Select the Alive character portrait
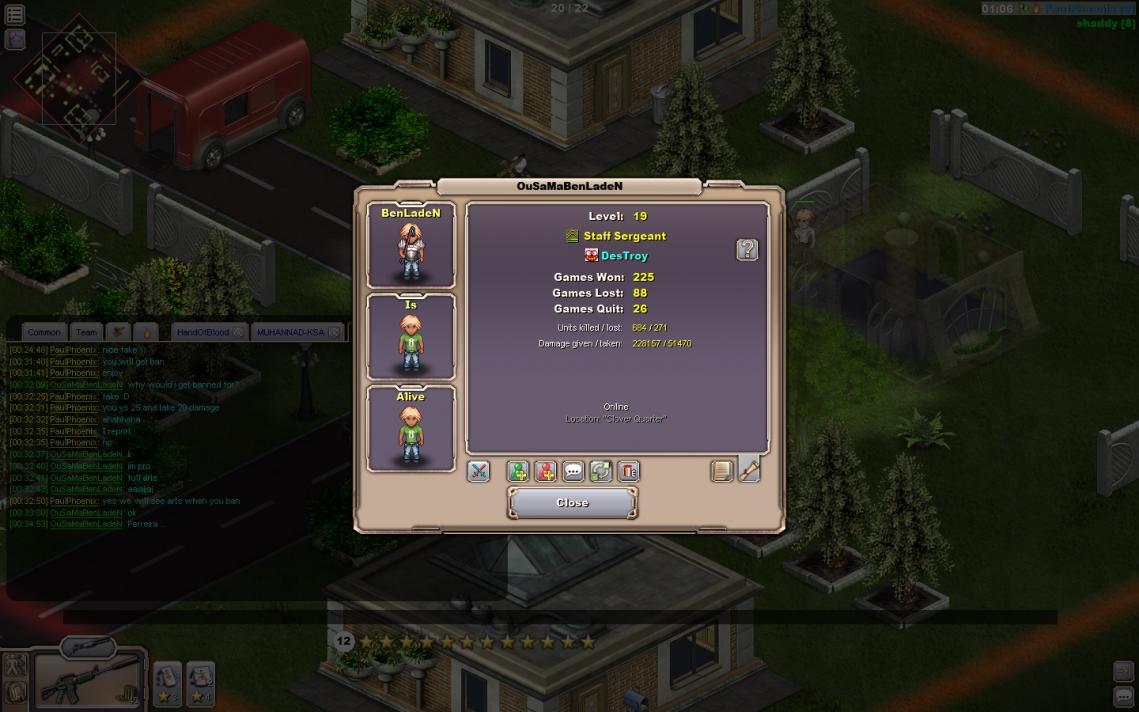The height and width of the screenshot is (712, 1139). tap(411, 429)
